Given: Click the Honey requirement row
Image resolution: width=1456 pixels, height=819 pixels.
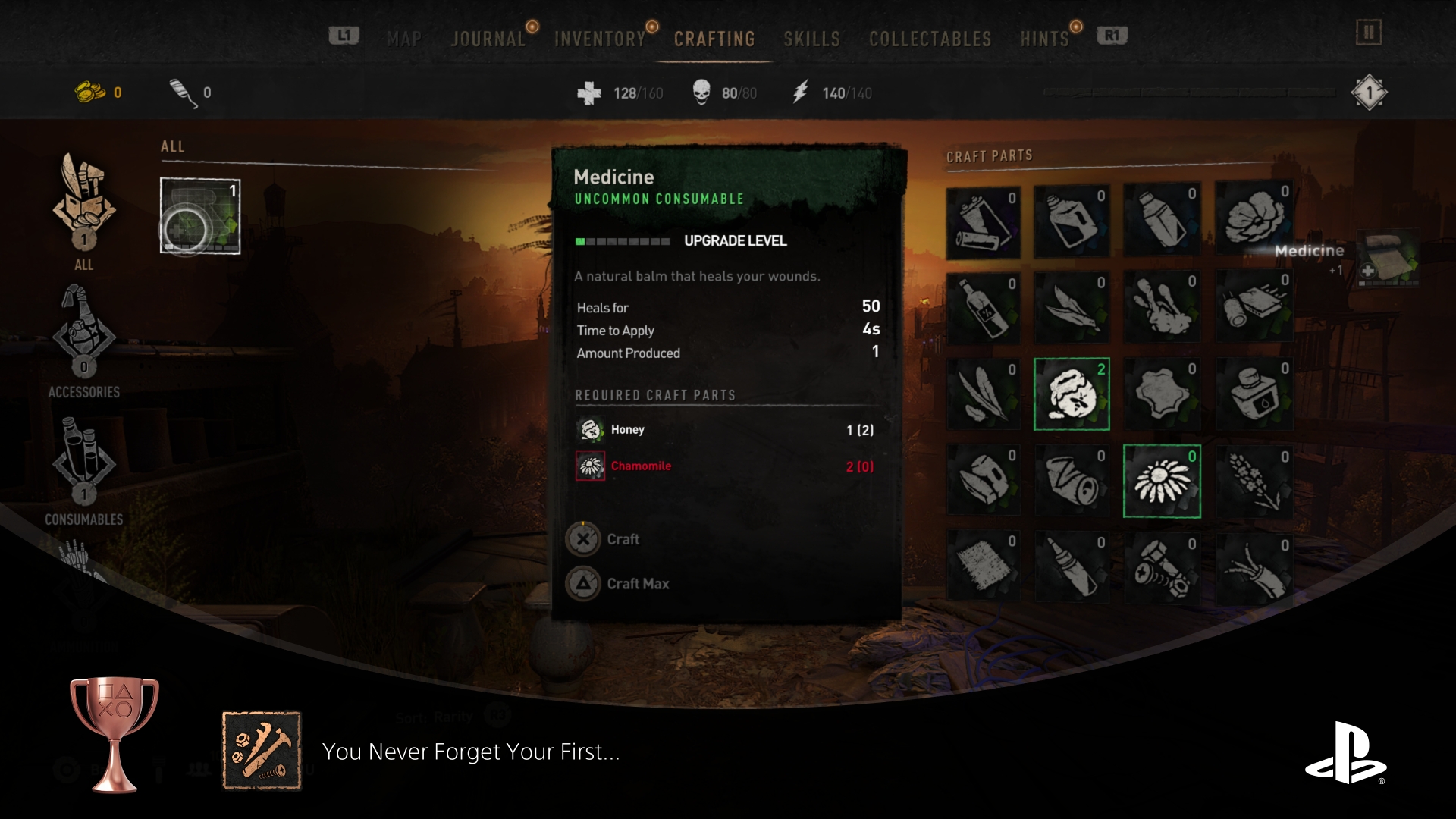Looking at the screenshot, I should click(724, 430).
